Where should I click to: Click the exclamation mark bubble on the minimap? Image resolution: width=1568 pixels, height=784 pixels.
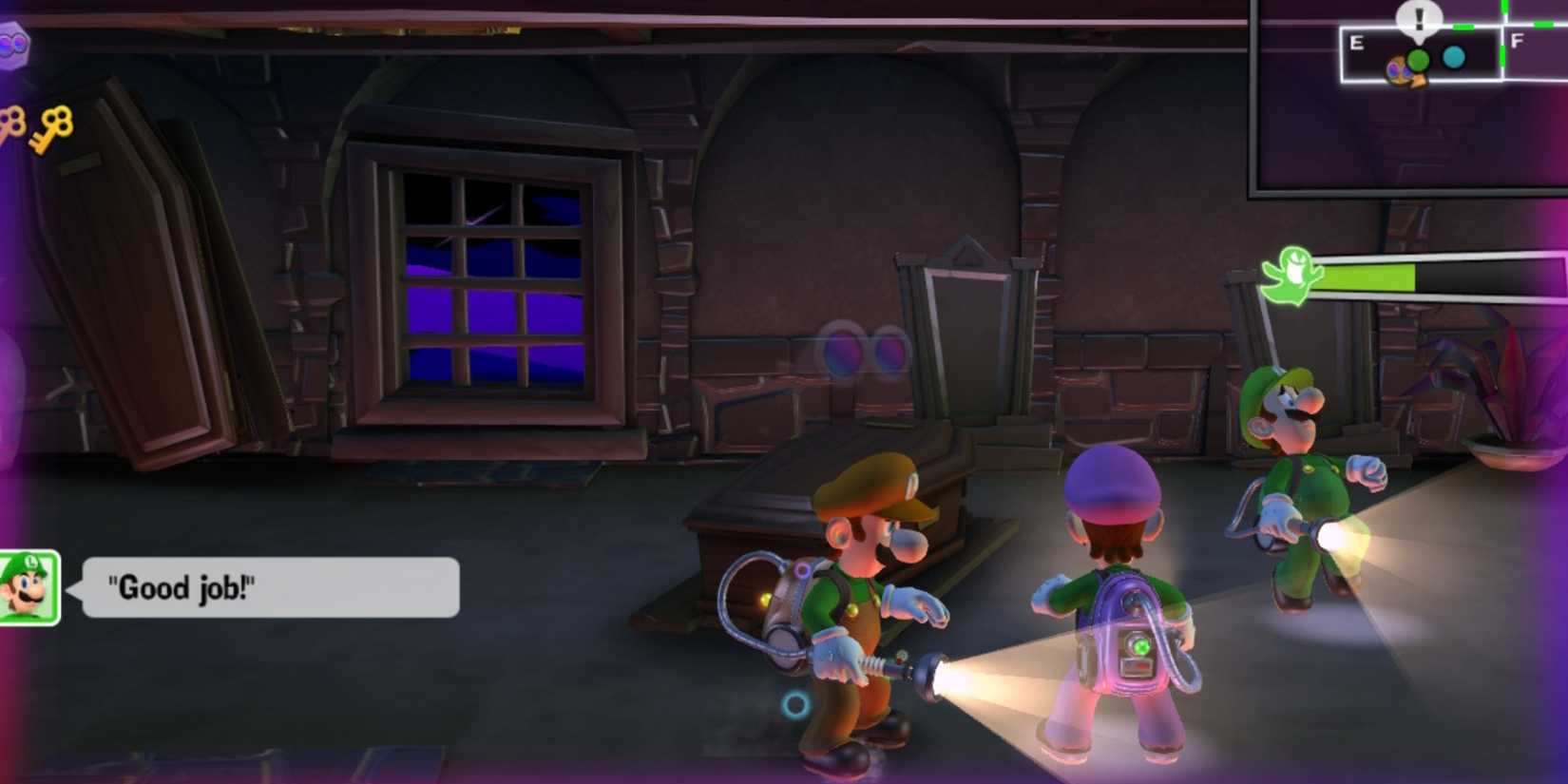click(x=1419, y=16)
